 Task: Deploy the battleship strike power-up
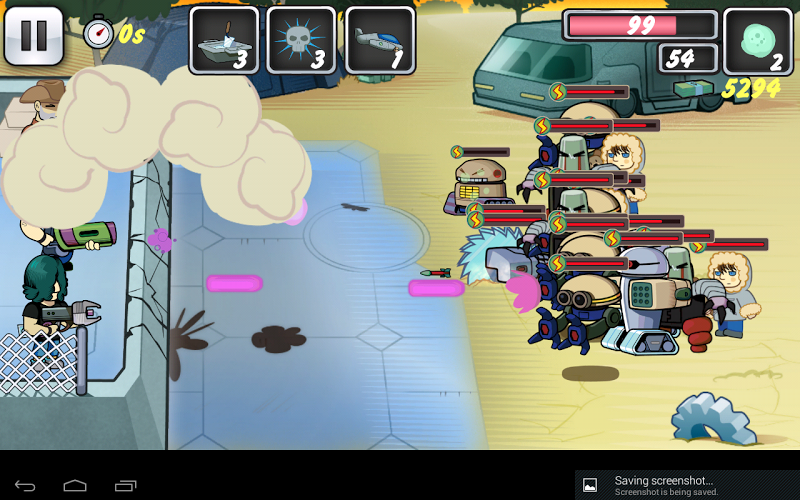[x=224, y=40]
